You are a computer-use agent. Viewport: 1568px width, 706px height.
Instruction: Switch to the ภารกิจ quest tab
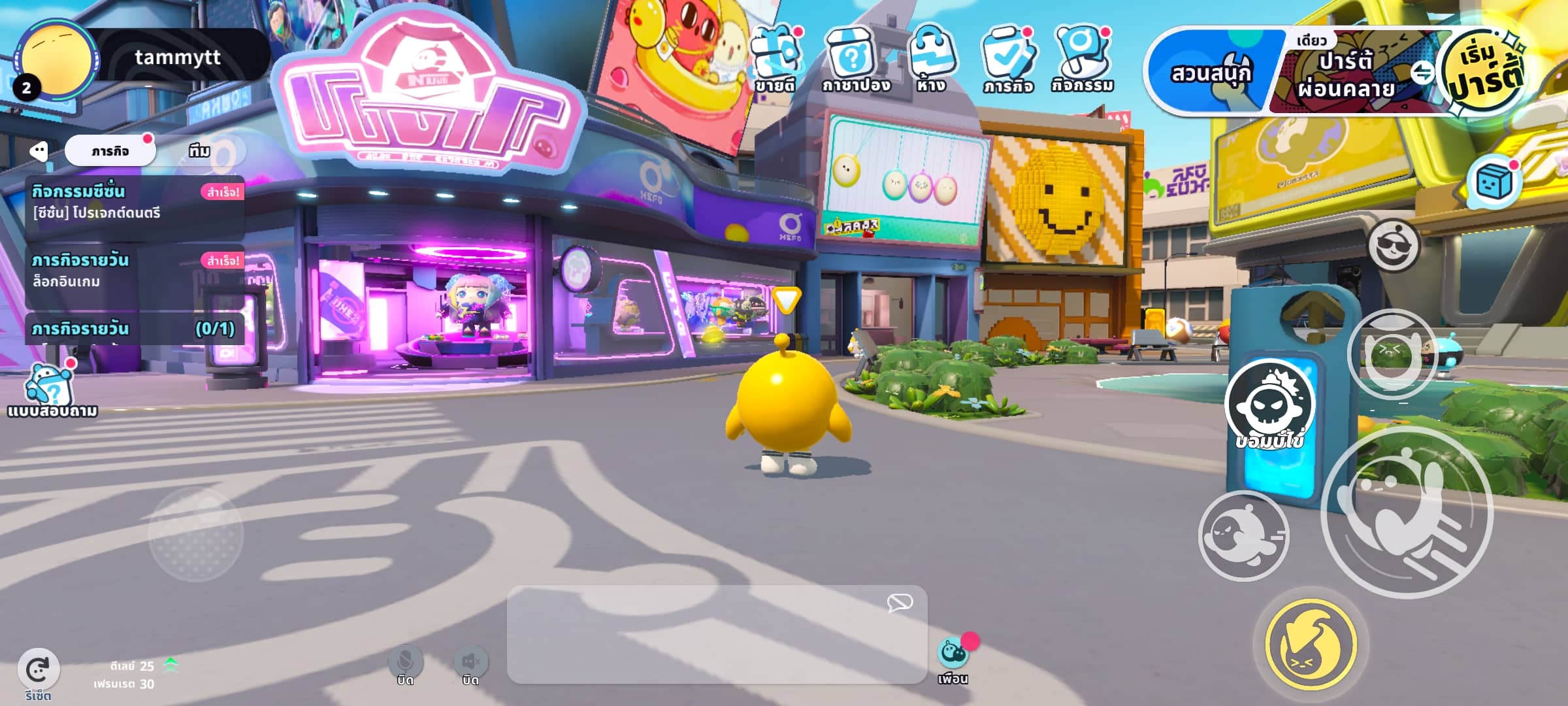tap(110, 151)
